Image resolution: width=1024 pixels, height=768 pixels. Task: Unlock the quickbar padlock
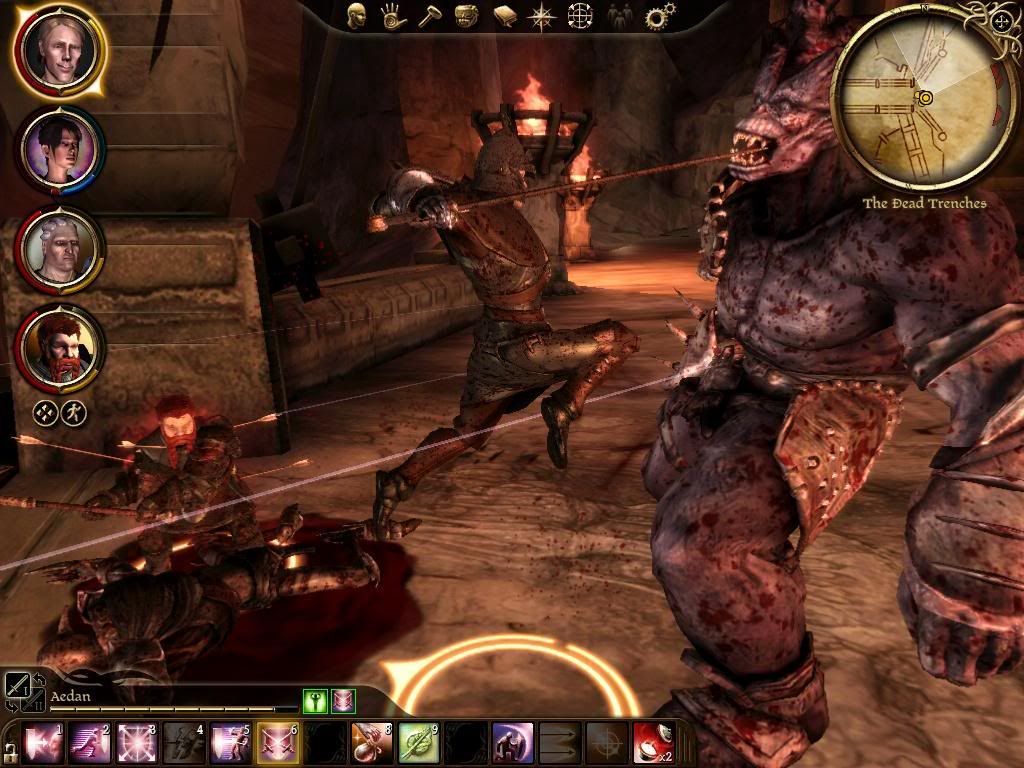tap(9, 750)
